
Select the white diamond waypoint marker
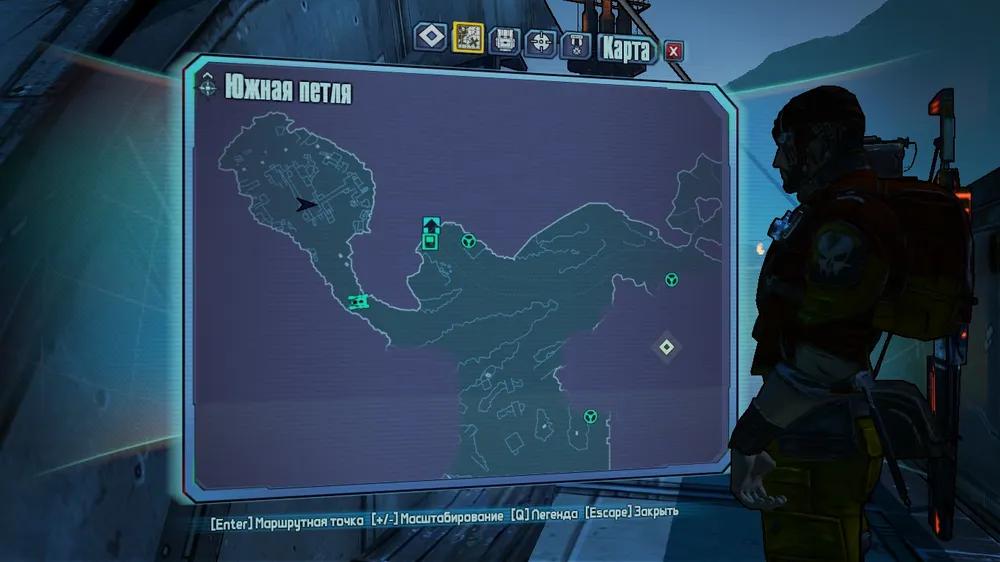click(667, 347)
